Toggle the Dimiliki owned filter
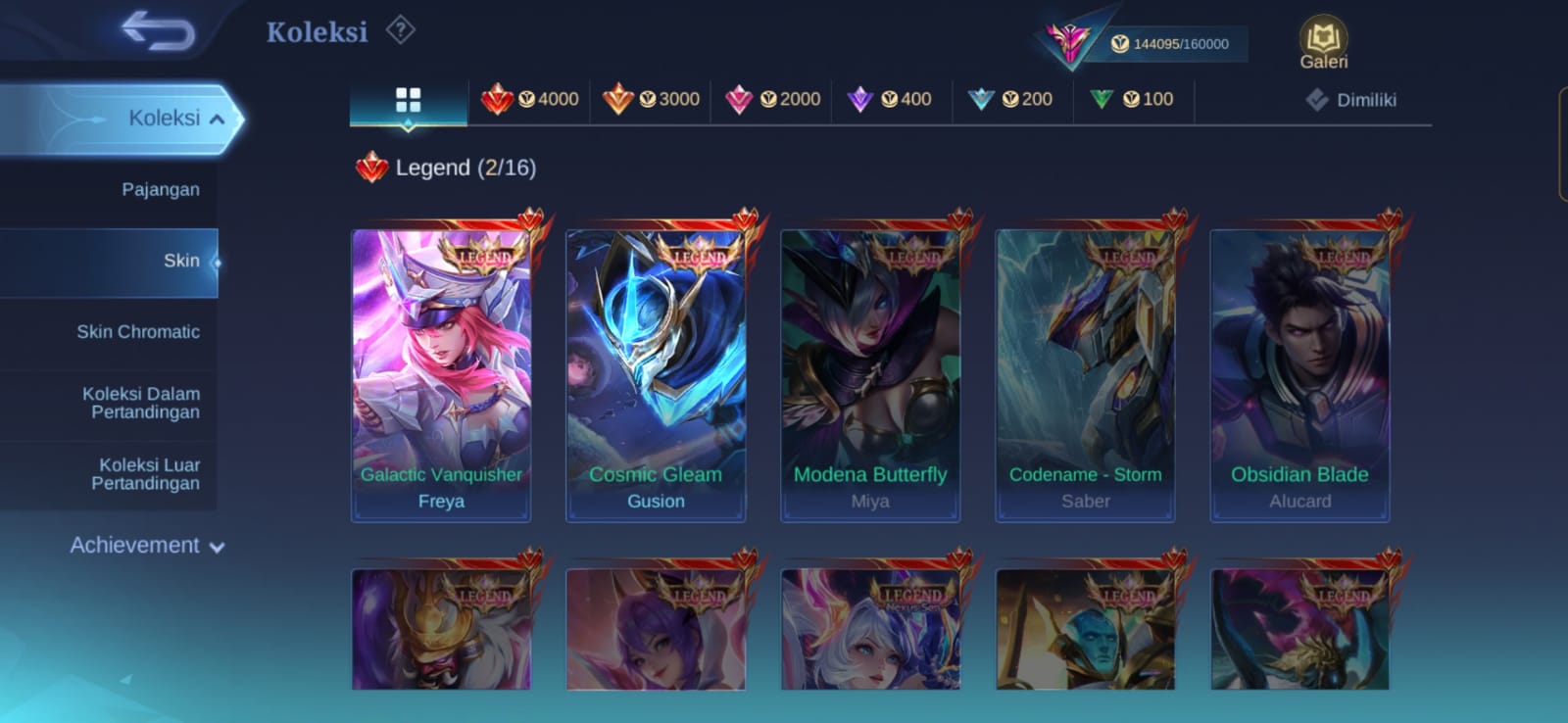Screen dimensions: 1568x723 coord(1351,100)
